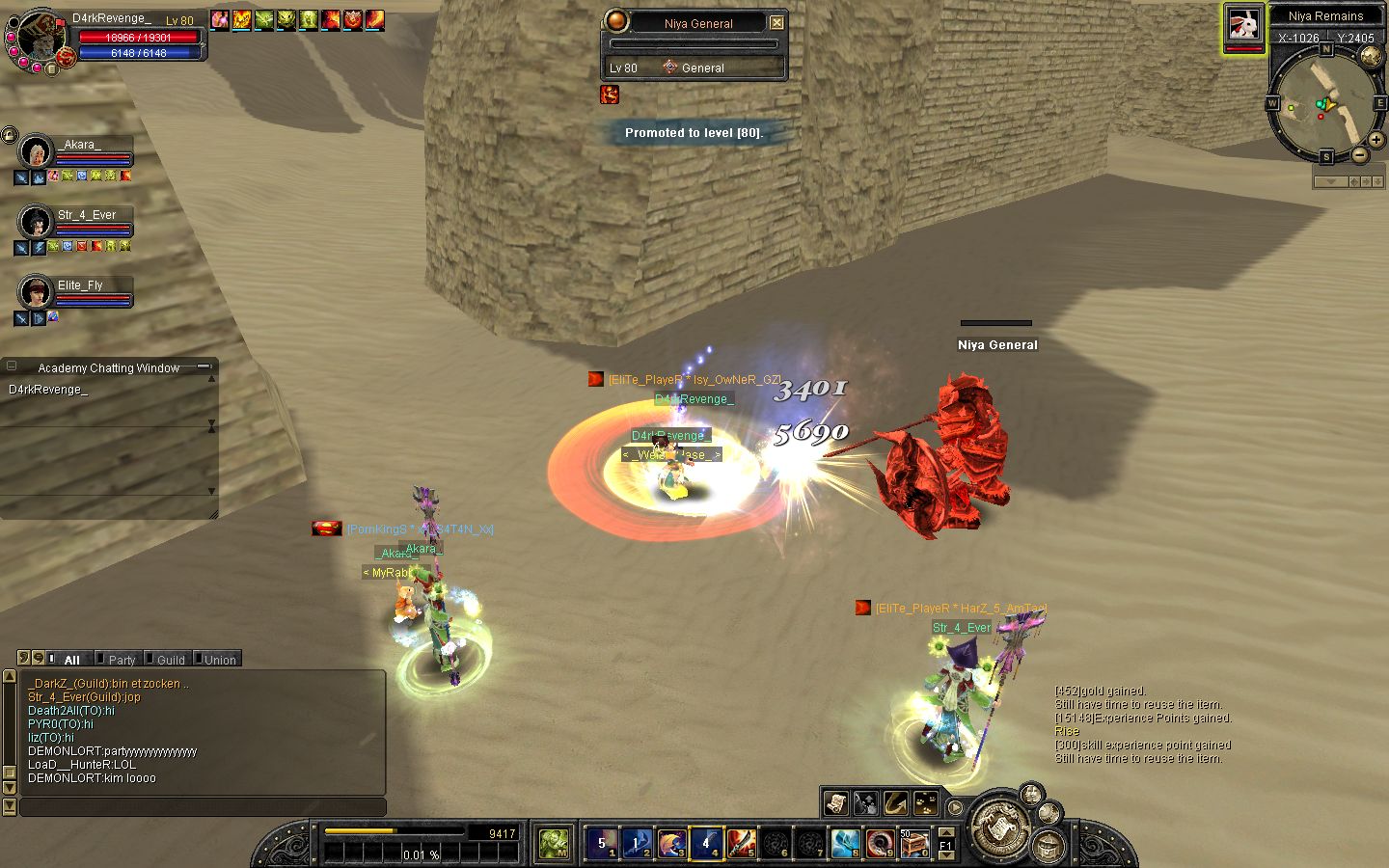Zoom out the minimap with minus button
This screenshot has height=868, width=1389.
(1359, 154)
